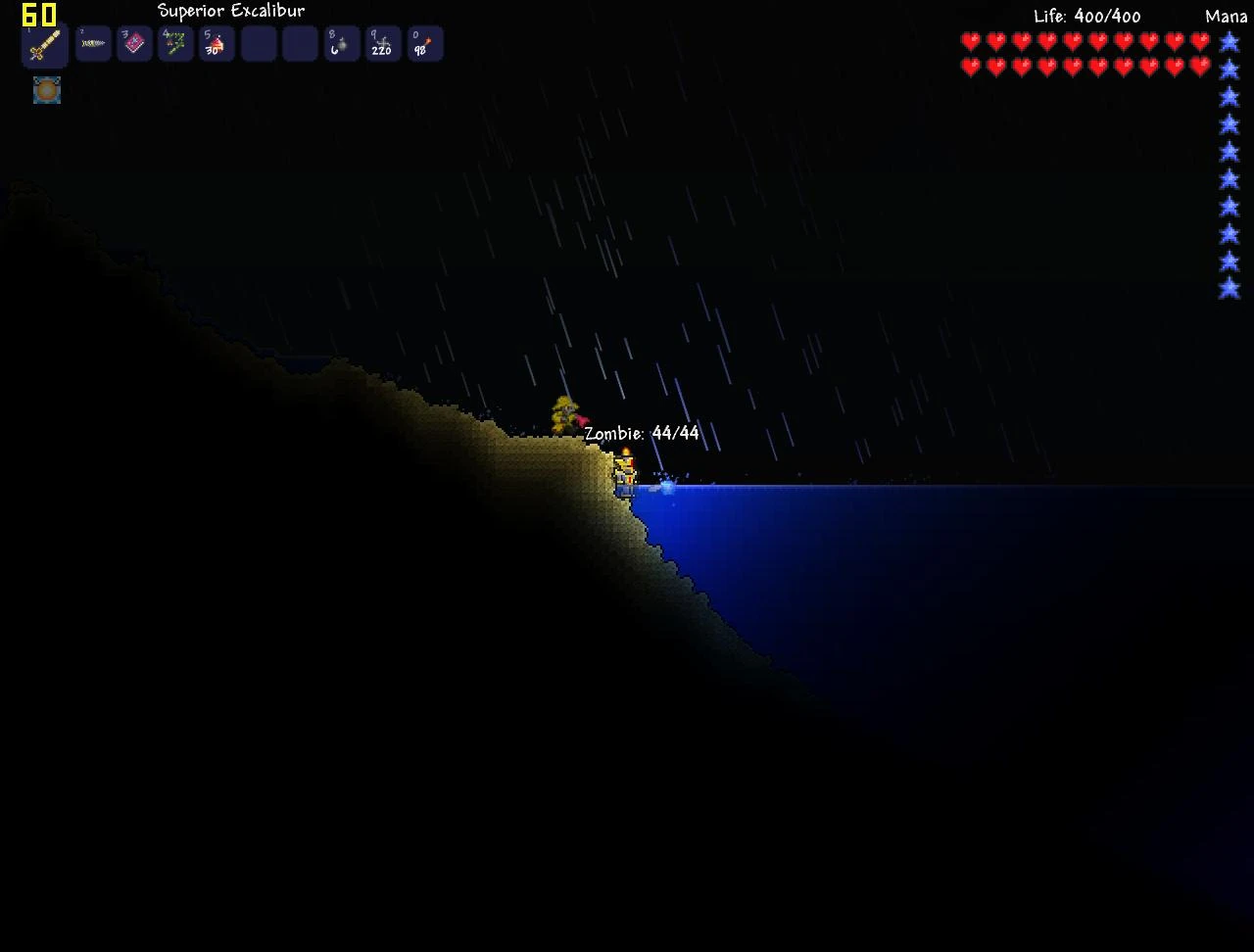Select the flare stack of 98 in slot 0
Viewport: 1254px width, 952px height.
424,43
